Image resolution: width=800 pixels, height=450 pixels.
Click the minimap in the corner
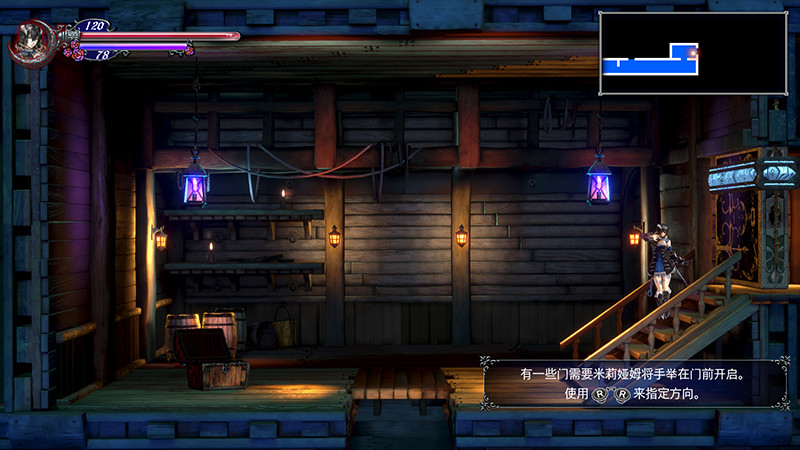click(x=692, y=53)
